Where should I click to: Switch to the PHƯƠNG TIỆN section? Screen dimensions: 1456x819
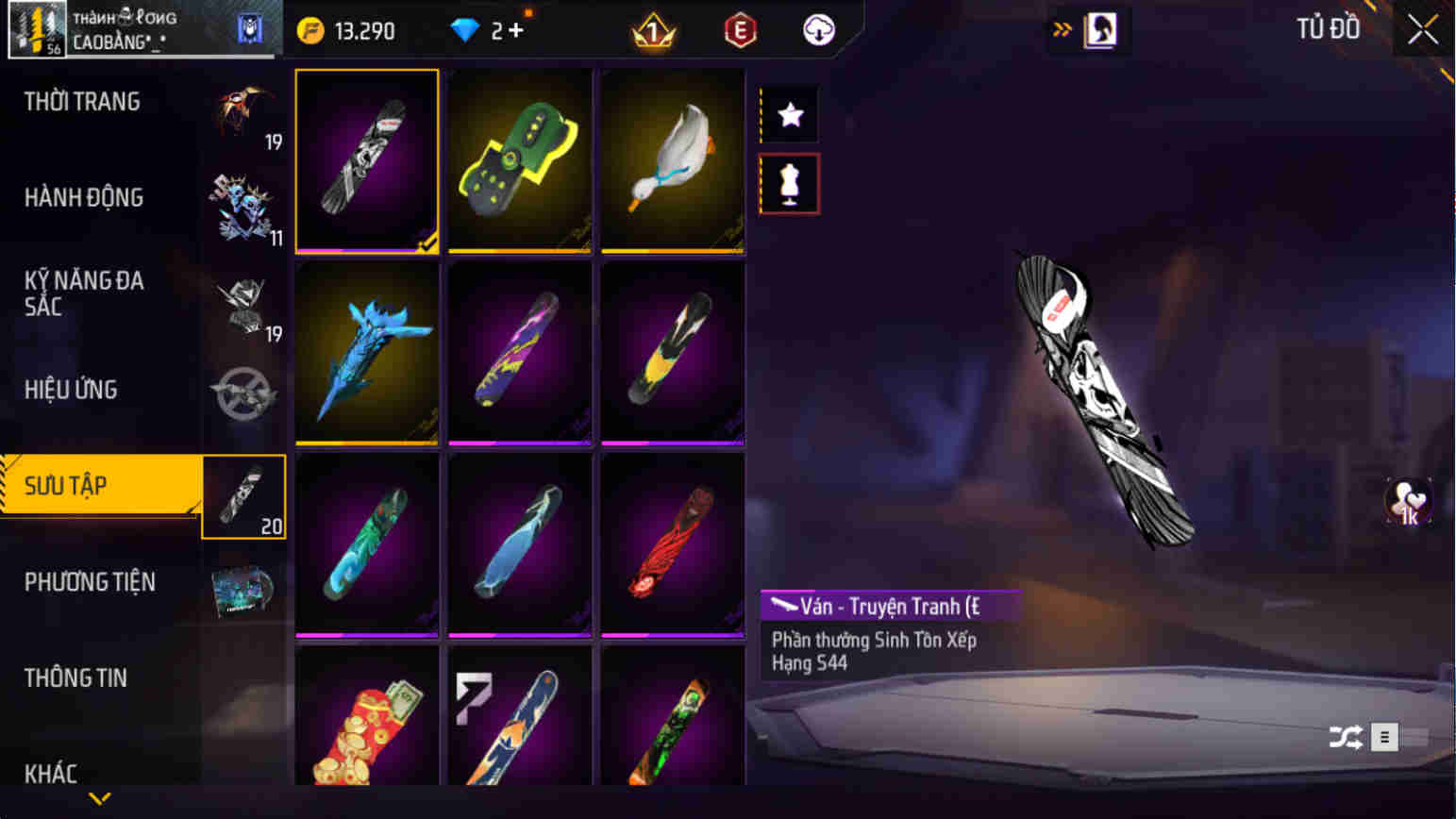[91, 581]
